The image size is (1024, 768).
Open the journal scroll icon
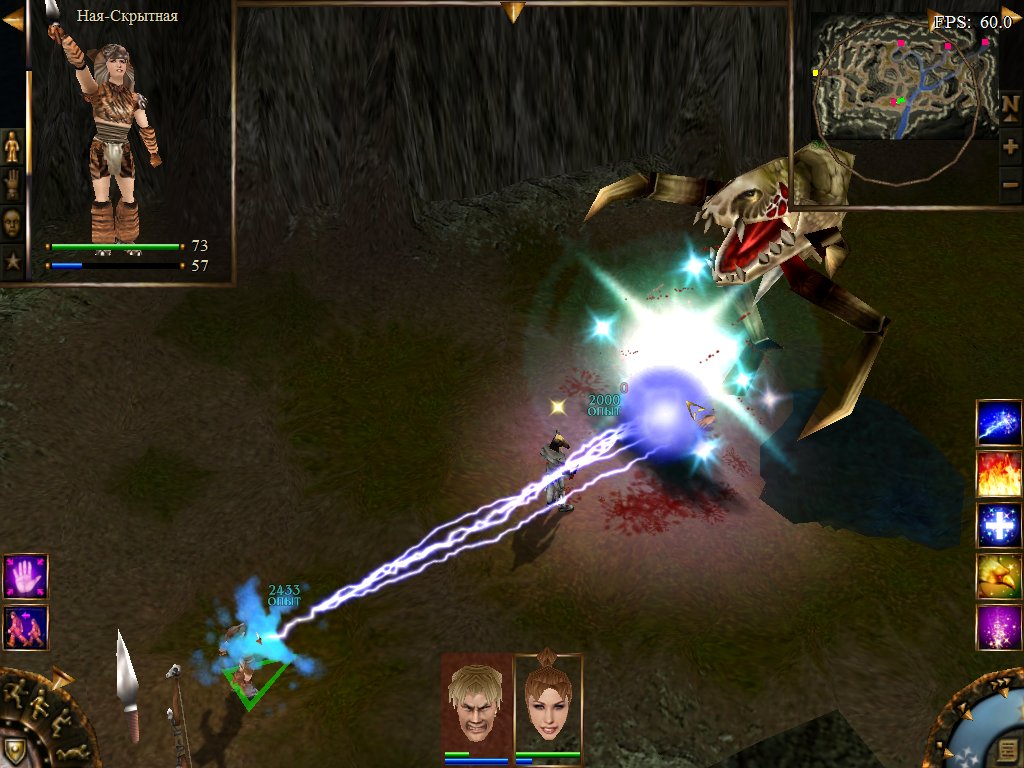(1010, 750)
